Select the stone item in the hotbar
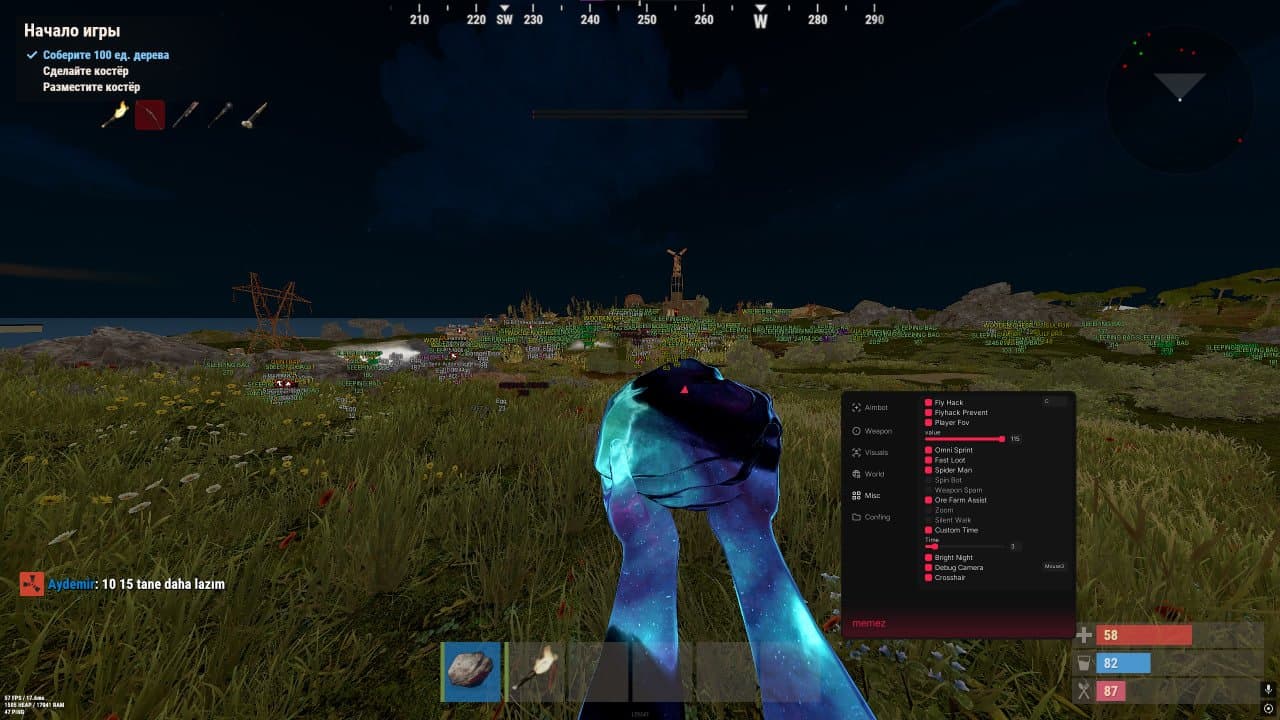 coord(471,671)
